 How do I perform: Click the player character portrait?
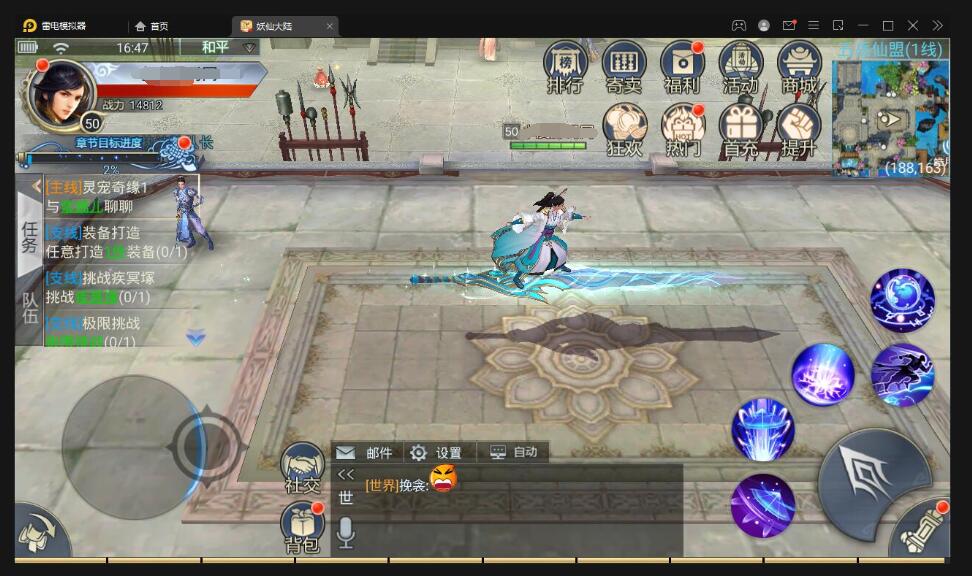[62, 93]
